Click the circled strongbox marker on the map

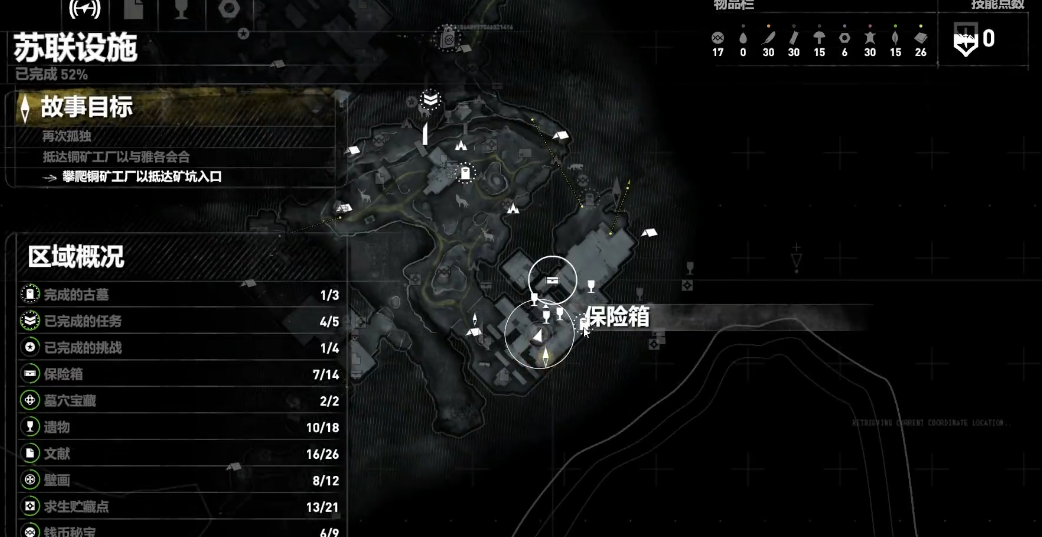[552, 278]
